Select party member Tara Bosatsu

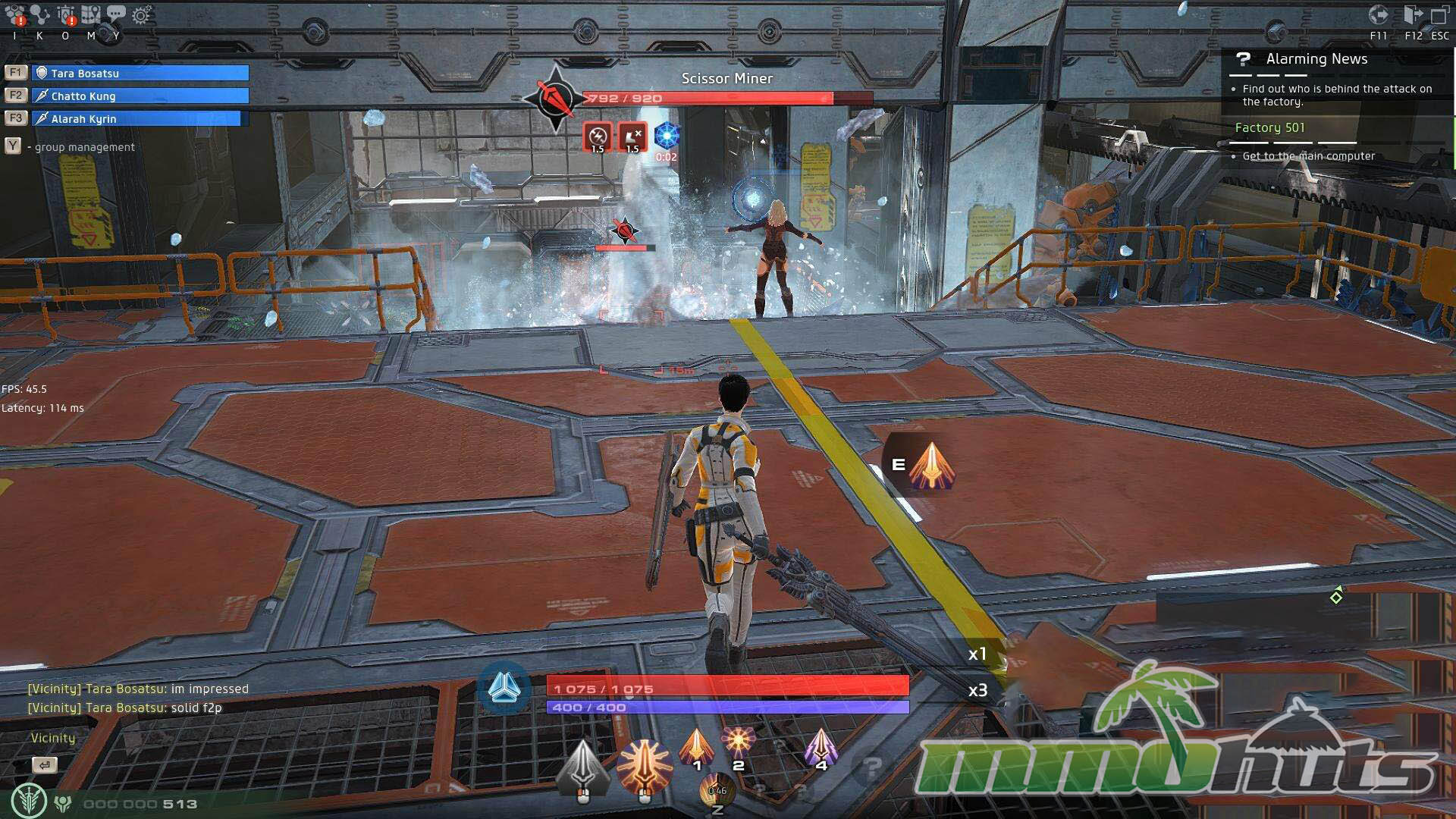click(141, 73)
